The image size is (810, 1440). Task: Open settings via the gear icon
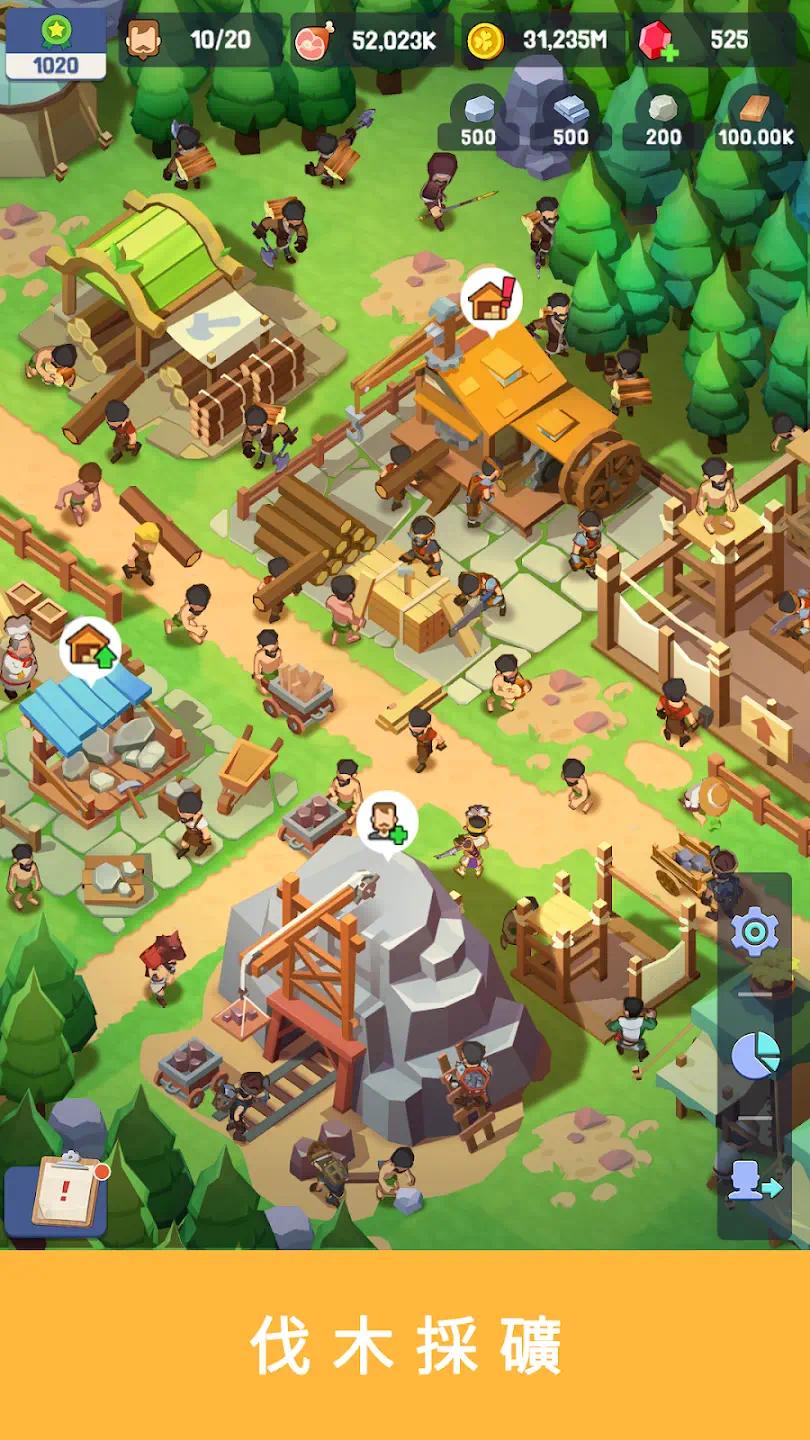tap(754, 933)
